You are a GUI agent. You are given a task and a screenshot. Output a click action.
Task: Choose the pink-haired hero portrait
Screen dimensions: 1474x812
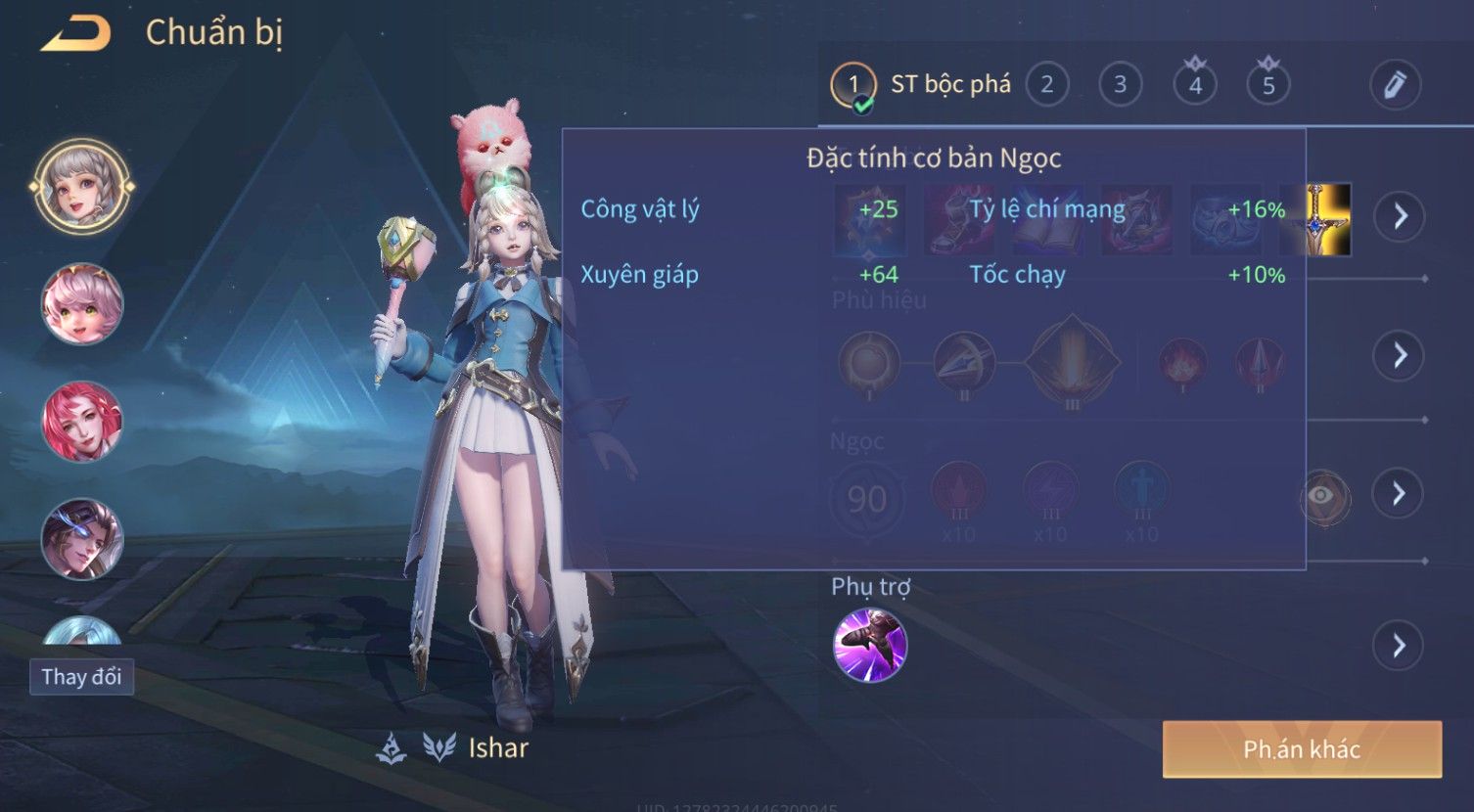[82, 303]
